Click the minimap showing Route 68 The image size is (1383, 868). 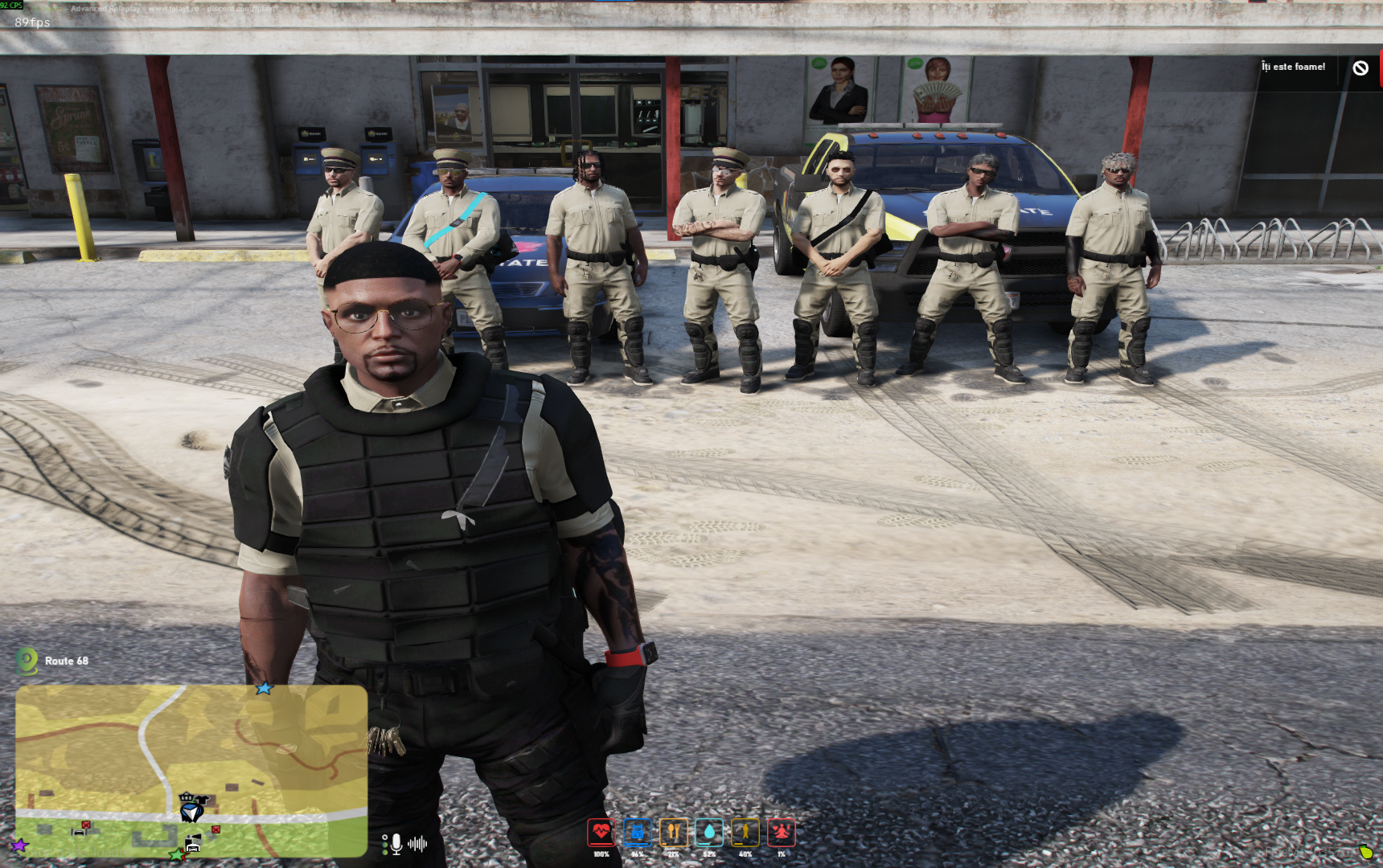tap(191, 770)
